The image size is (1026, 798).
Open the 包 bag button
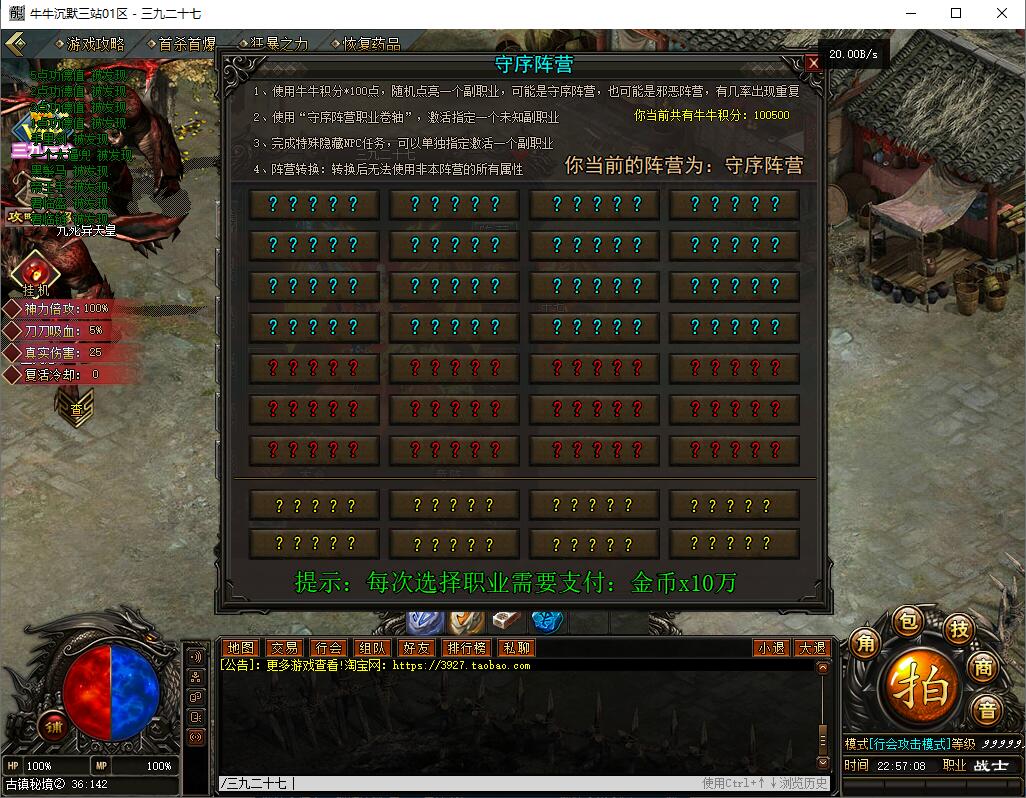[906, 620]
